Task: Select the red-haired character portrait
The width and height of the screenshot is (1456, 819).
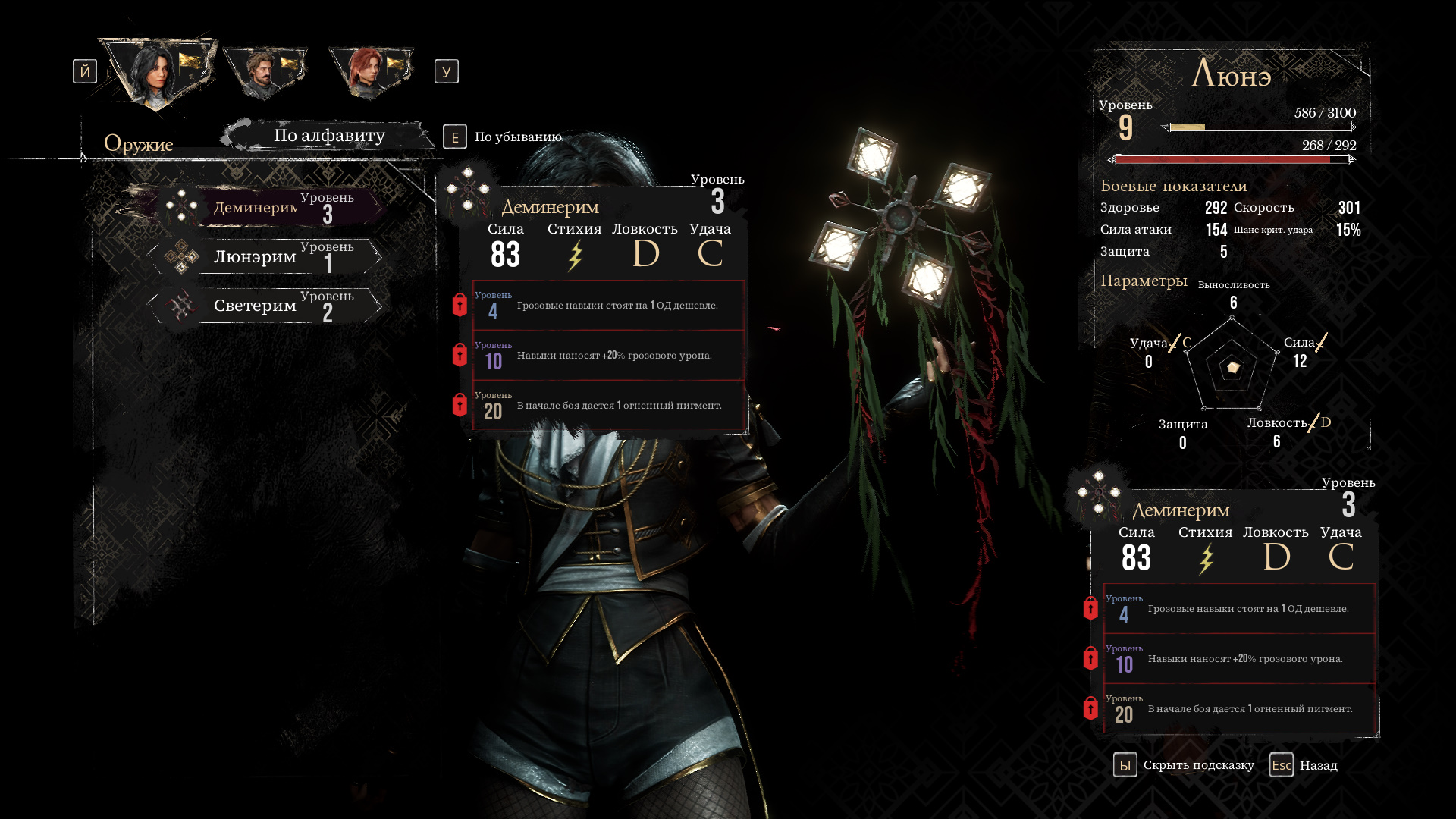Action: 369,73
